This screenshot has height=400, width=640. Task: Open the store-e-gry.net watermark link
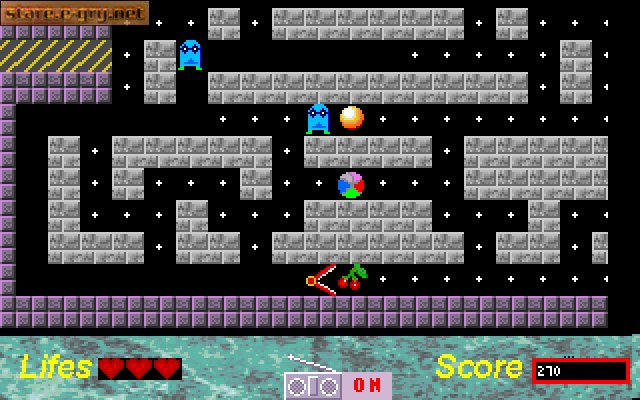tap(74, 13)
